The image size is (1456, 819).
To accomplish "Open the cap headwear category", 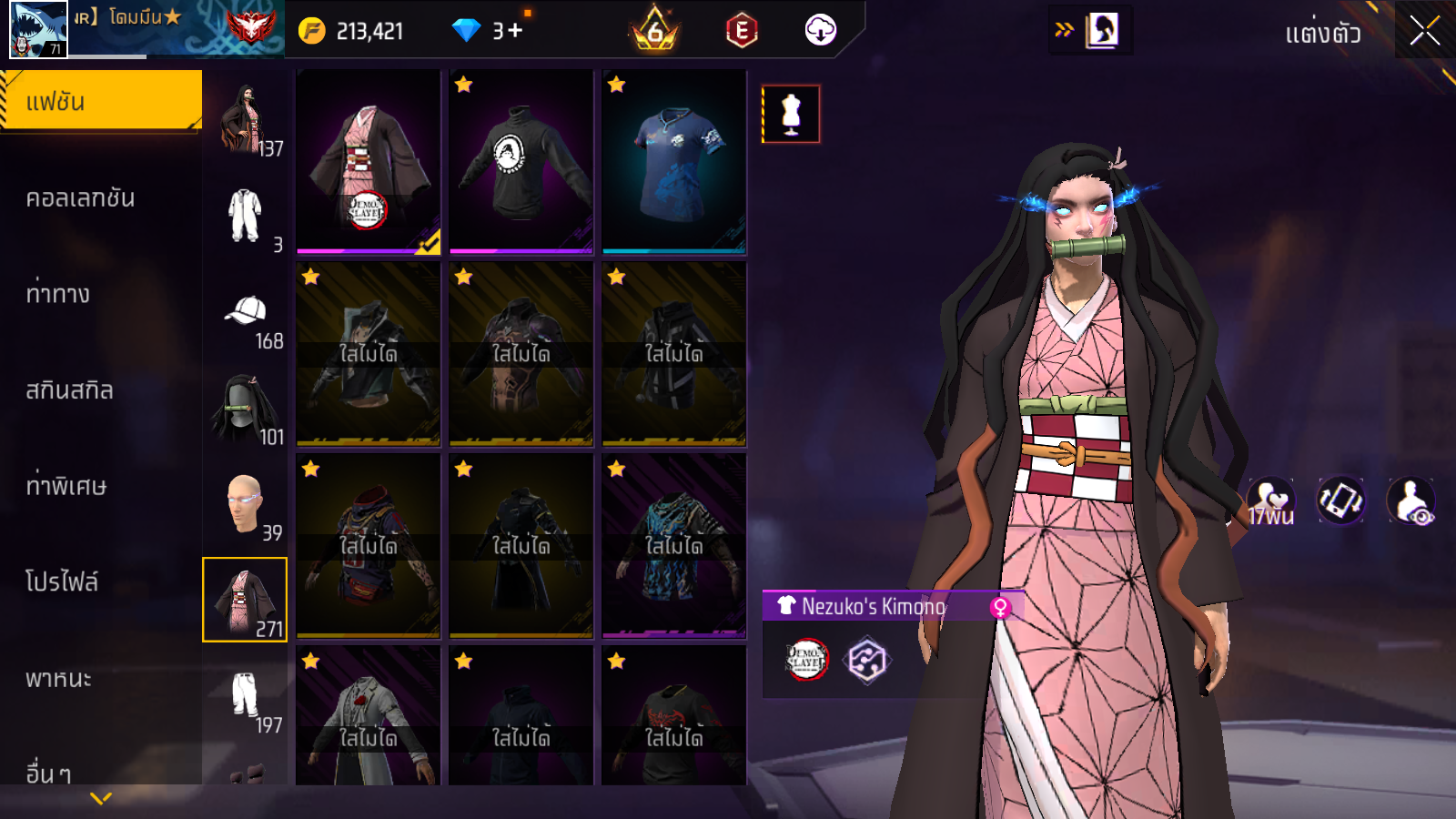I will pos(246,316).
